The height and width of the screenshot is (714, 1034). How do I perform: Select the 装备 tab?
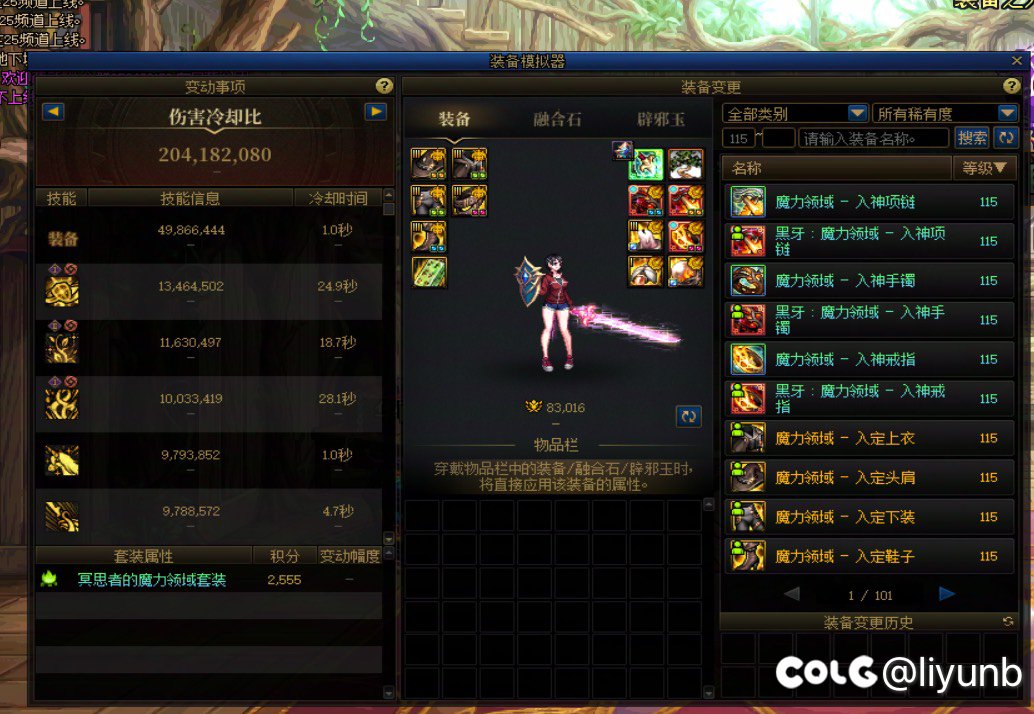(x=454, y=120)
